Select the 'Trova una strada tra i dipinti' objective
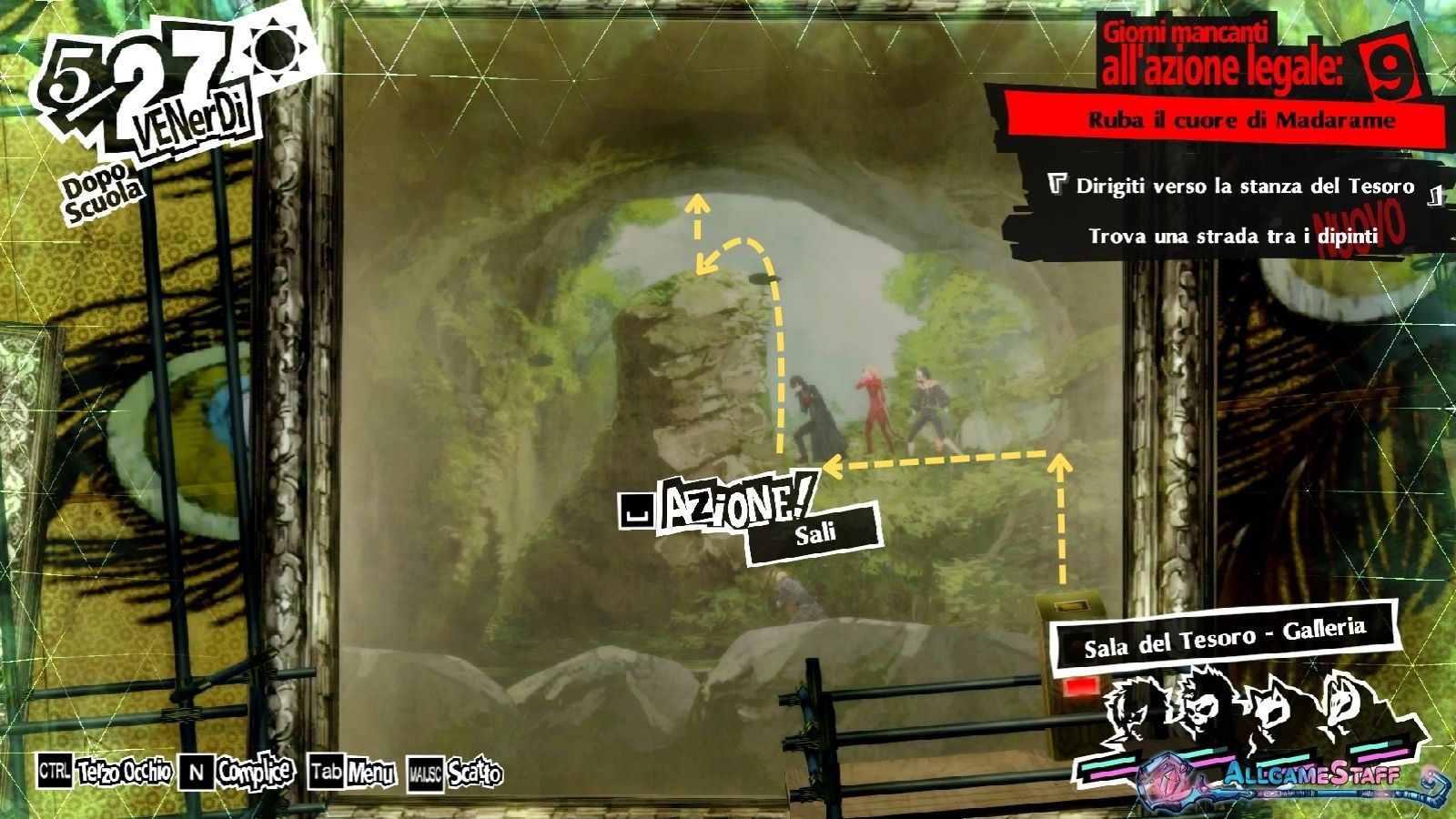1456x819 pixels. (1233, 237)
